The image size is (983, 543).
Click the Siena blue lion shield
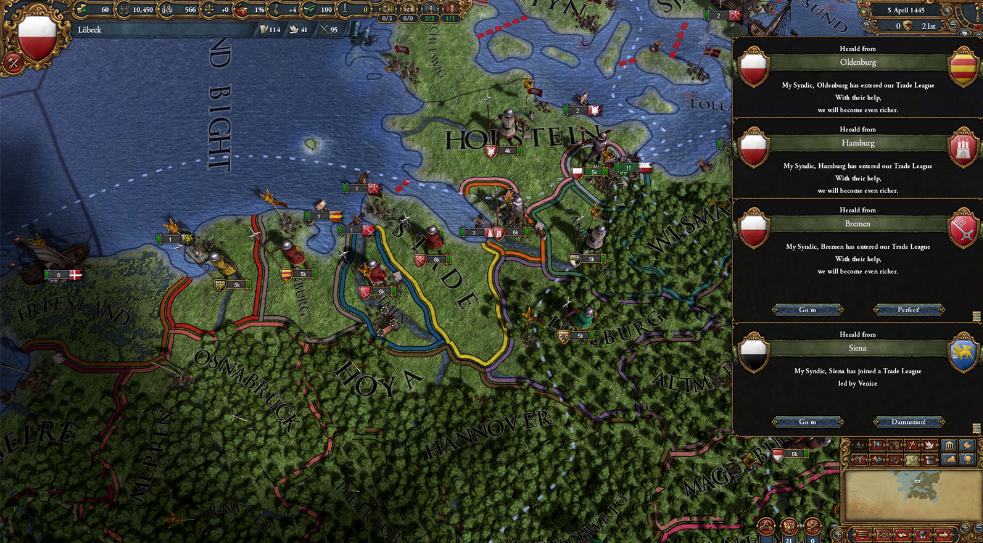point(964,355)
